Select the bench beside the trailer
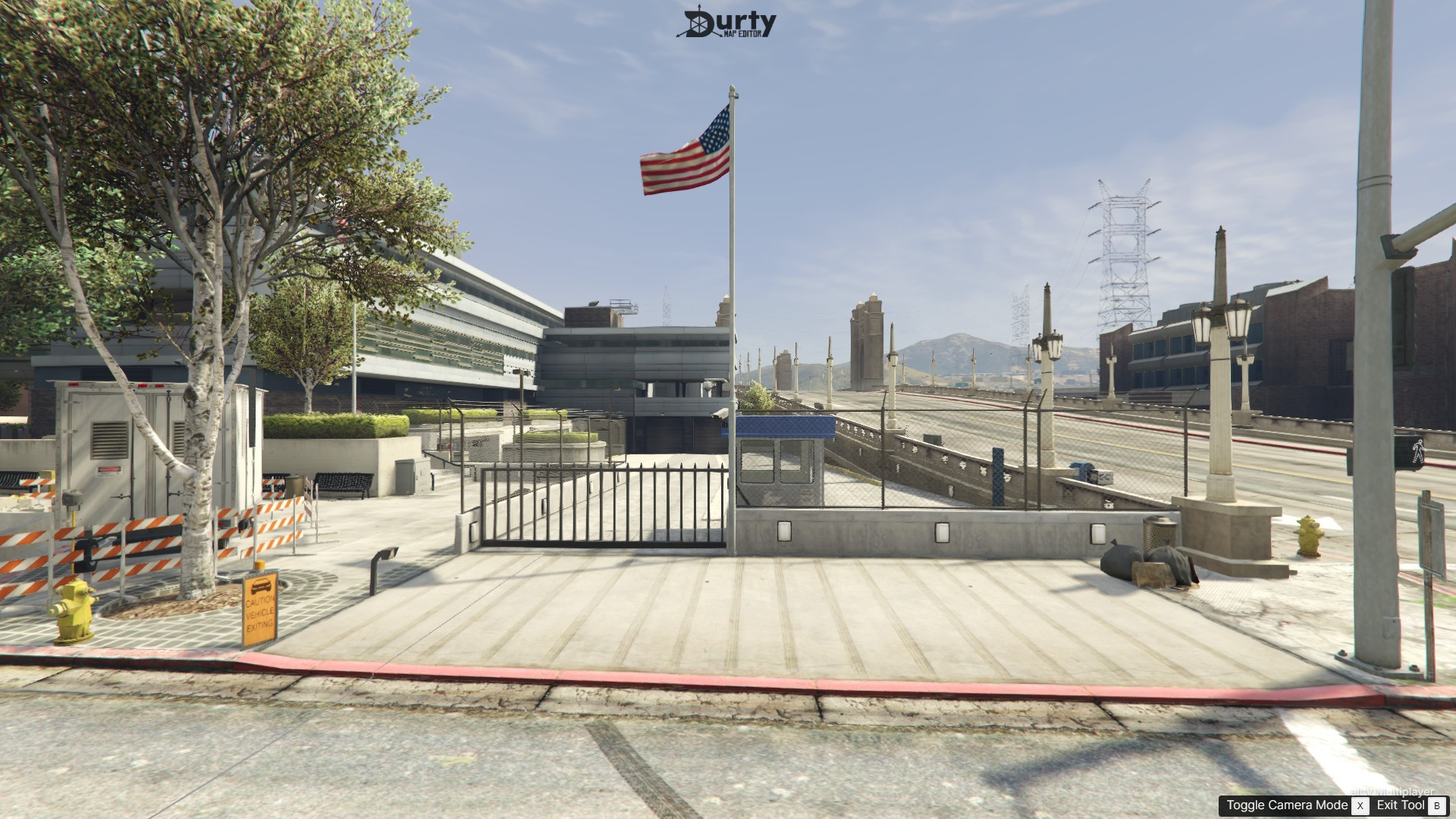This screenshot has width=1456, height=819. point(341,485)
